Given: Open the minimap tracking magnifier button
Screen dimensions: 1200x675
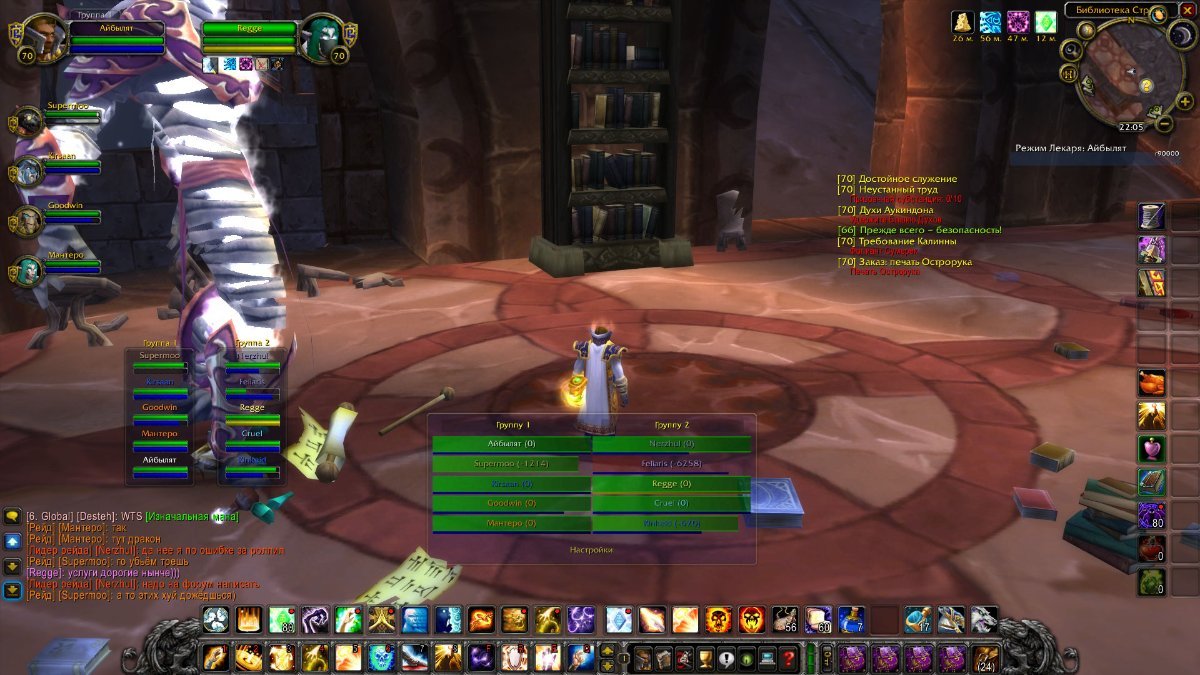Looking at the screenshot, I should point(1072,51).
